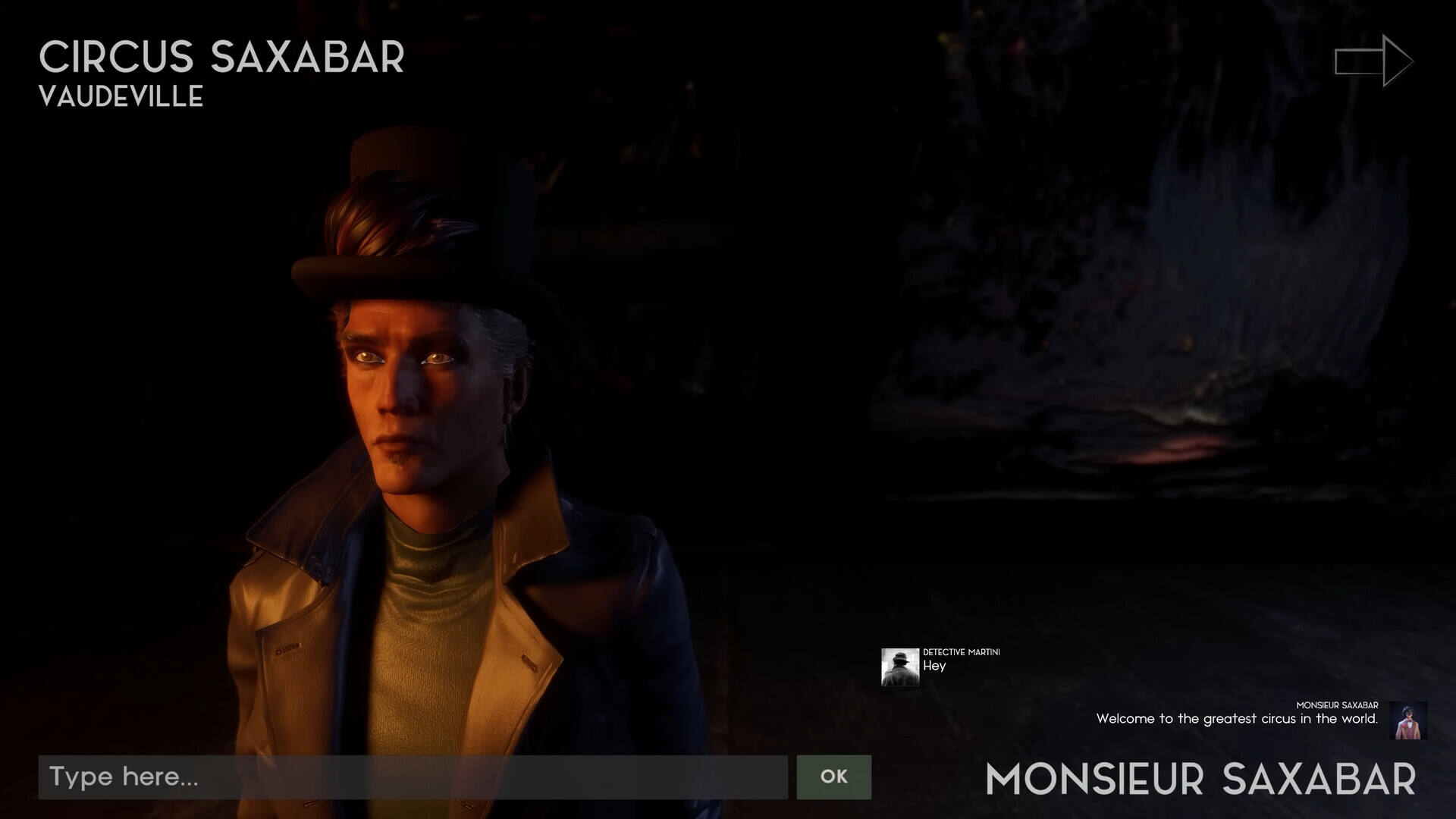
Task: Click the right arrow to leave
Action: [1373, 61]
